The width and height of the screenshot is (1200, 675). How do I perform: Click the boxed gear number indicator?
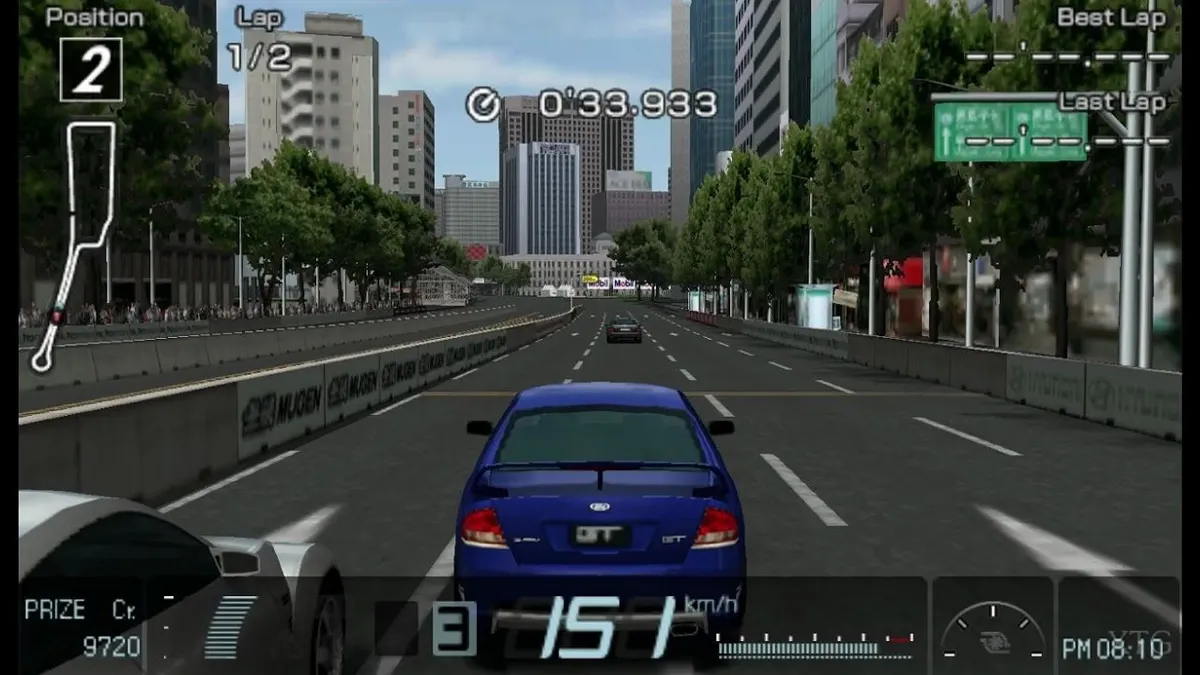click(453, 628)
